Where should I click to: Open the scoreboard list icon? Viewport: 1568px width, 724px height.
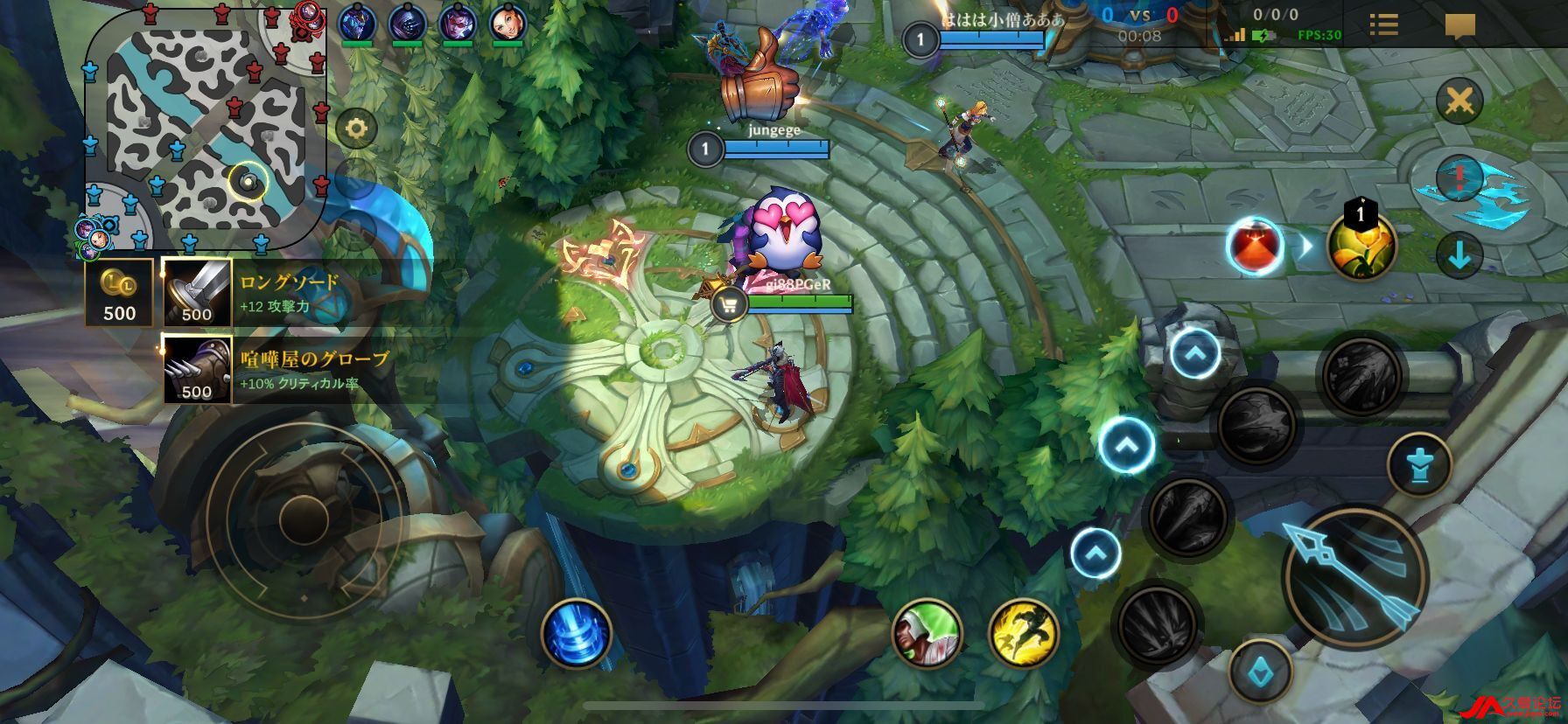click(1383, 24)
